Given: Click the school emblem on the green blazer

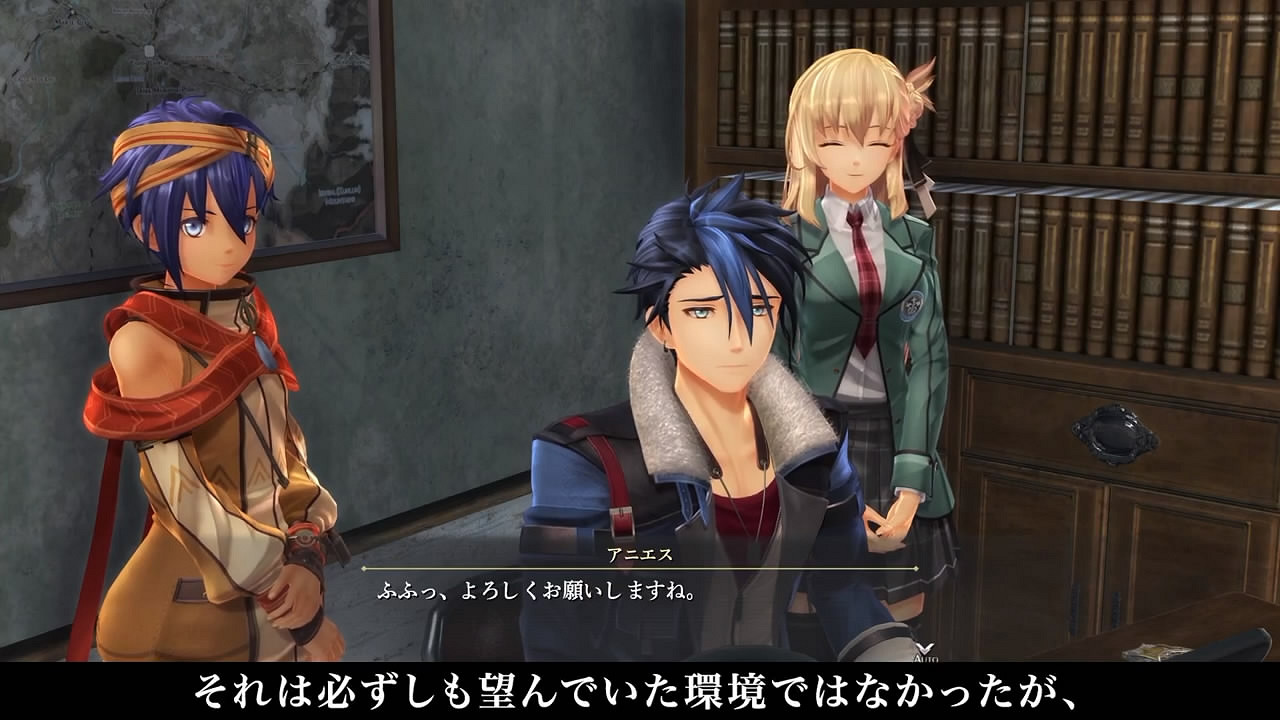Looking at the screenshot, I should click(x=912, y=306).
